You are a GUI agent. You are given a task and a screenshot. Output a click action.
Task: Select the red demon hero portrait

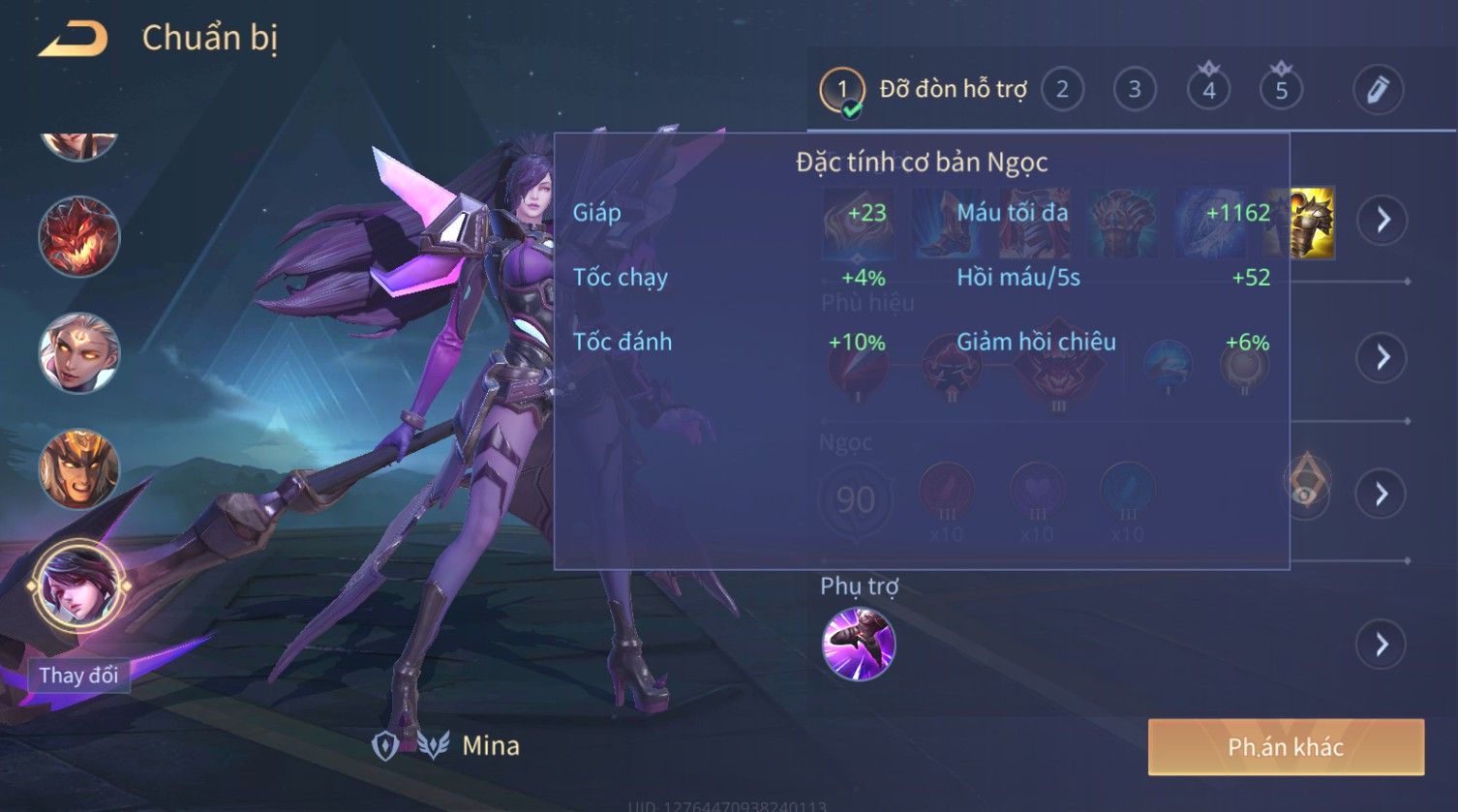point(78,236)
